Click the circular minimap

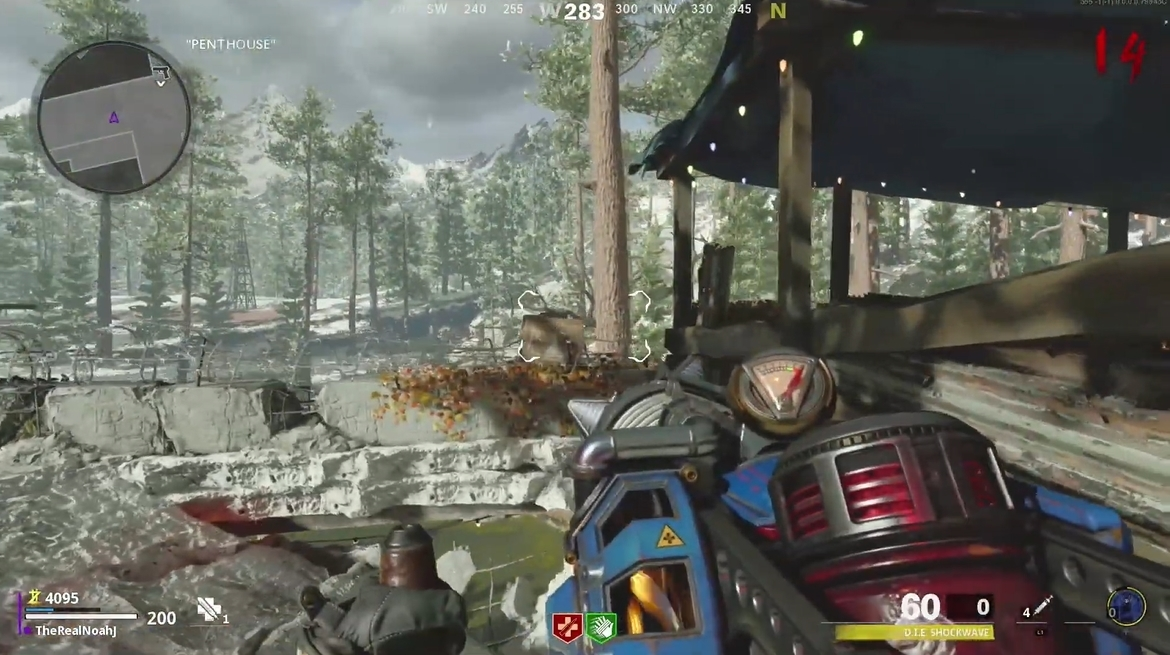(x=113, y=117)
